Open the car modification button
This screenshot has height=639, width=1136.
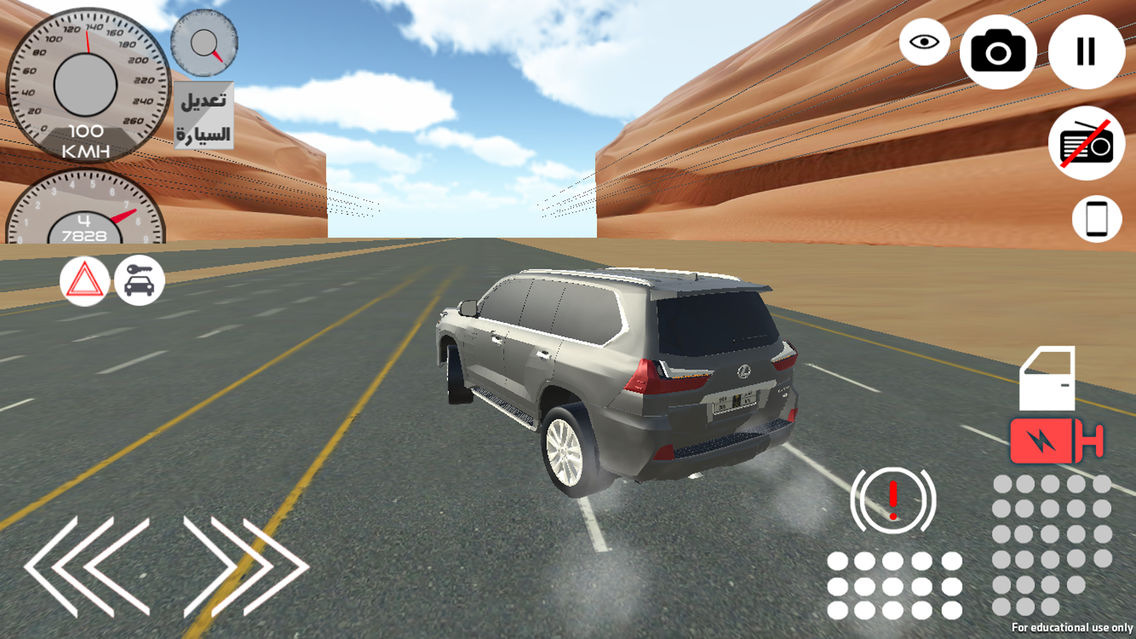coord(204,116)
